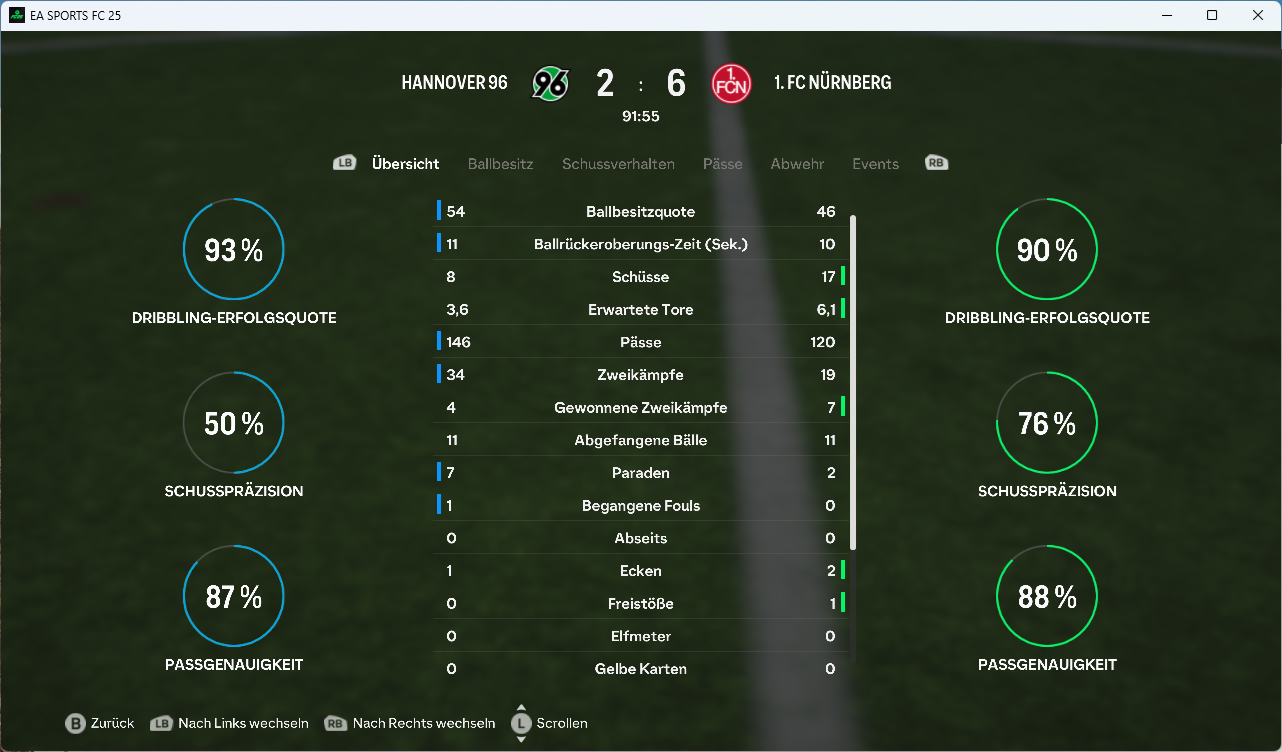Show the Pässe statistics tab
The width and height of the screenshot is (1282, 752).
(x=722, y=164)
